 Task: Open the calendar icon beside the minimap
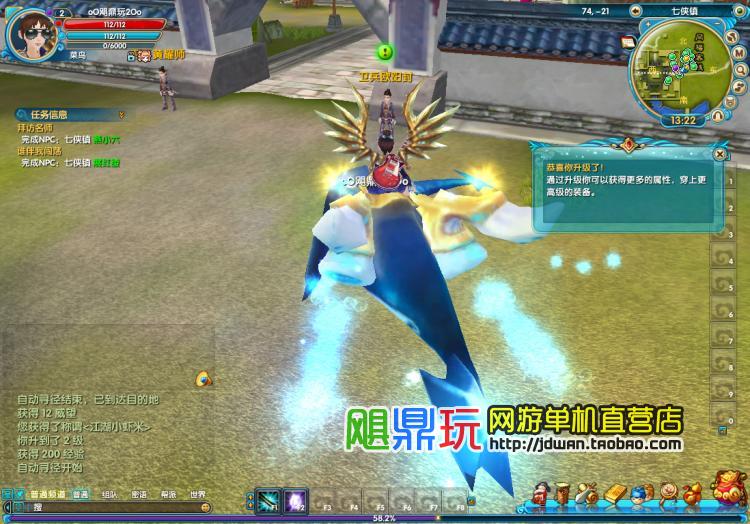click(x=628, y=43)
